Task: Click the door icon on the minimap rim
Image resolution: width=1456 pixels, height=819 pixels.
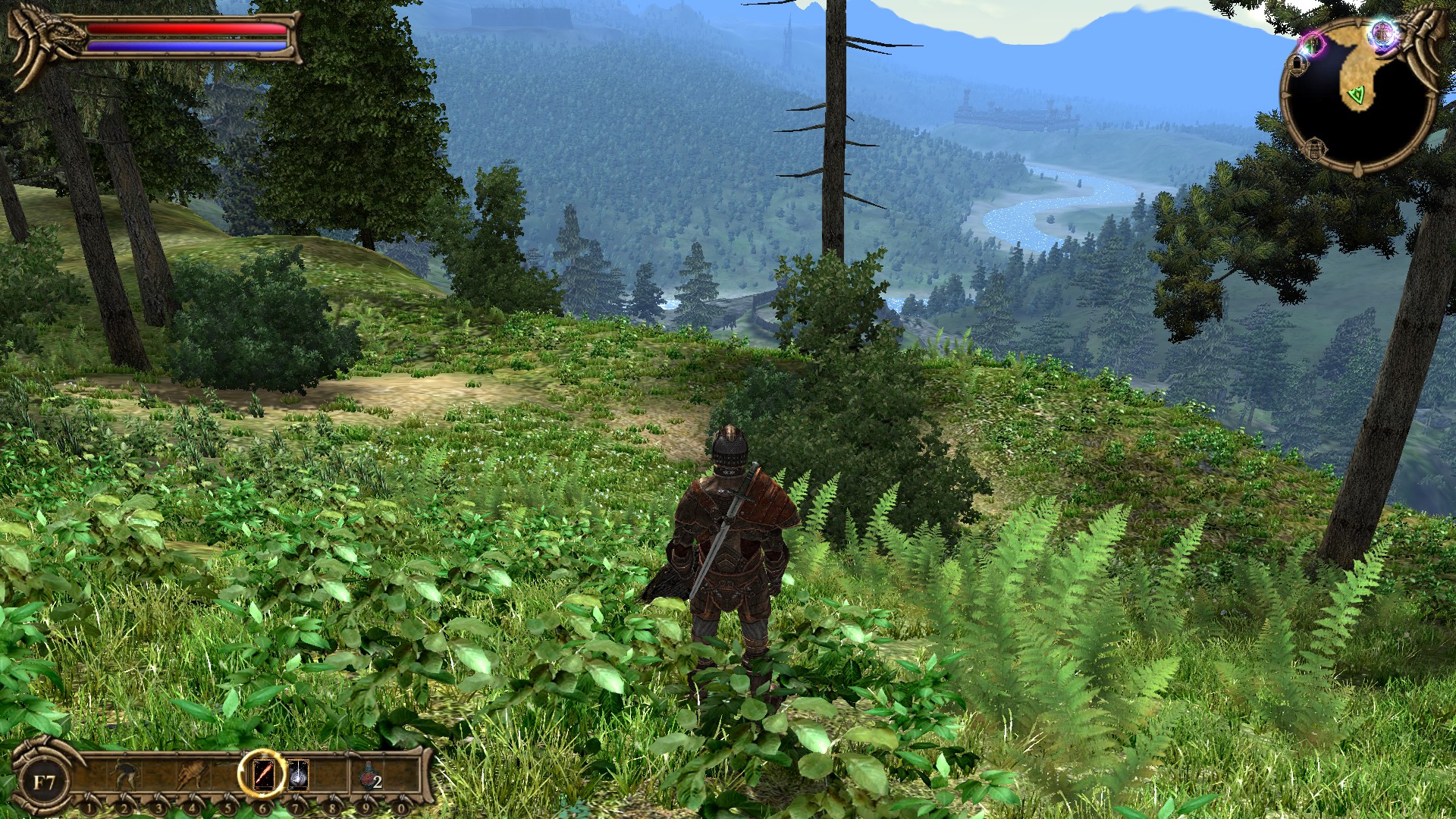Action: 1298,64
